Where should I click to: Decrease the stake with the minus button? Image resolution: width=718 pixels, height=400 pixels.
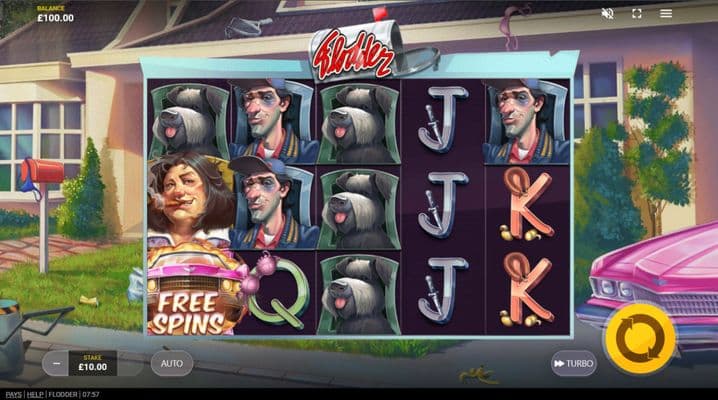[x=56, y=363]
